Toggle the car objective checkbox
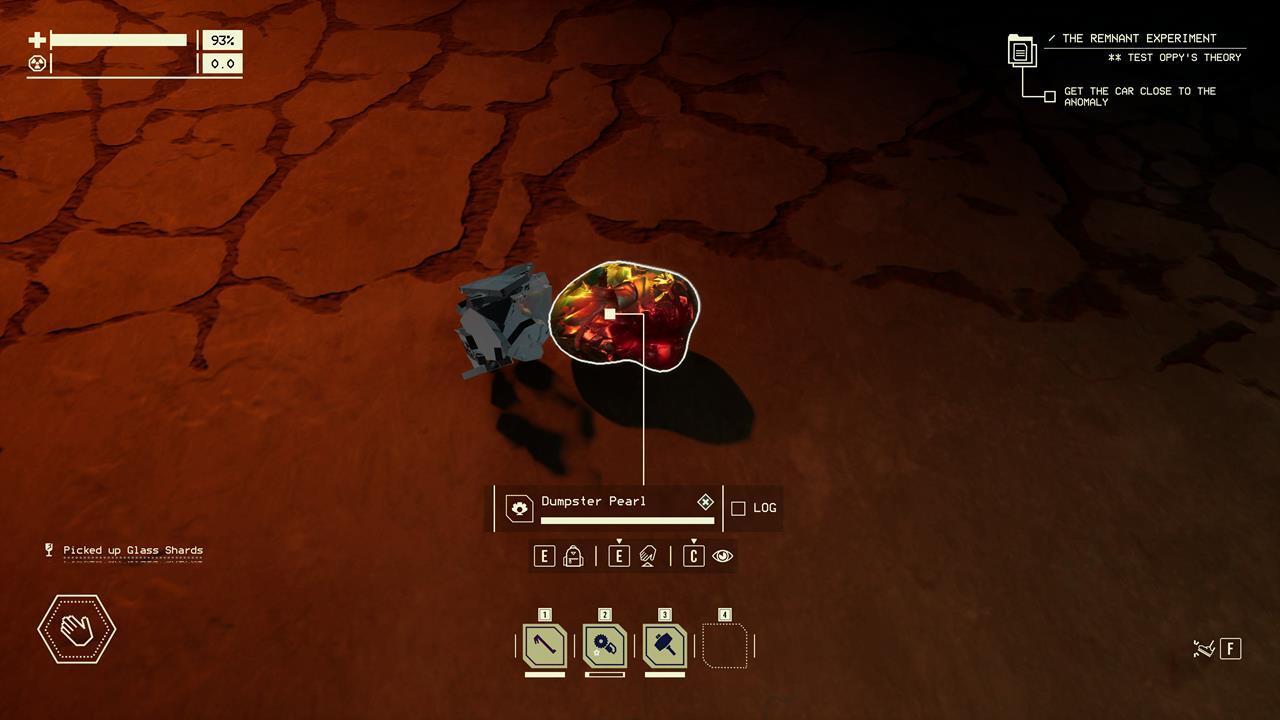Screen dimensions: 1280x720 point(1049,97)
